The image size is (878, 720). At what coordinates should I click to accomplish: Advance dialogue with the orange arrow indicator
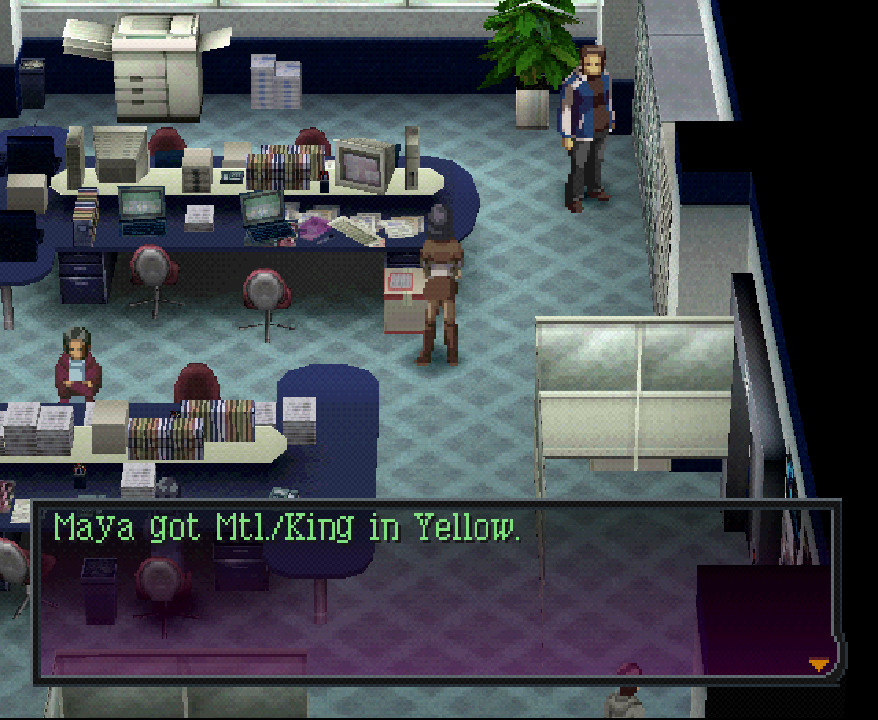(819, 664)
